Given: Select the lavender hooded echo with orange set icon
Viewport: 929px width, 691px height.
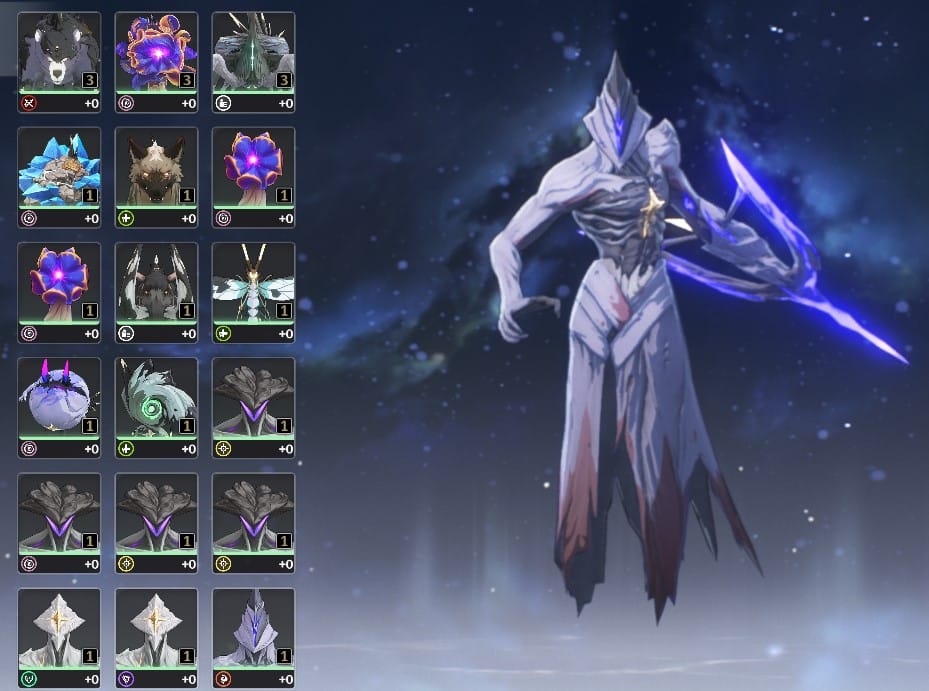Looking at the screenshot, I should [x=253, y=629].
